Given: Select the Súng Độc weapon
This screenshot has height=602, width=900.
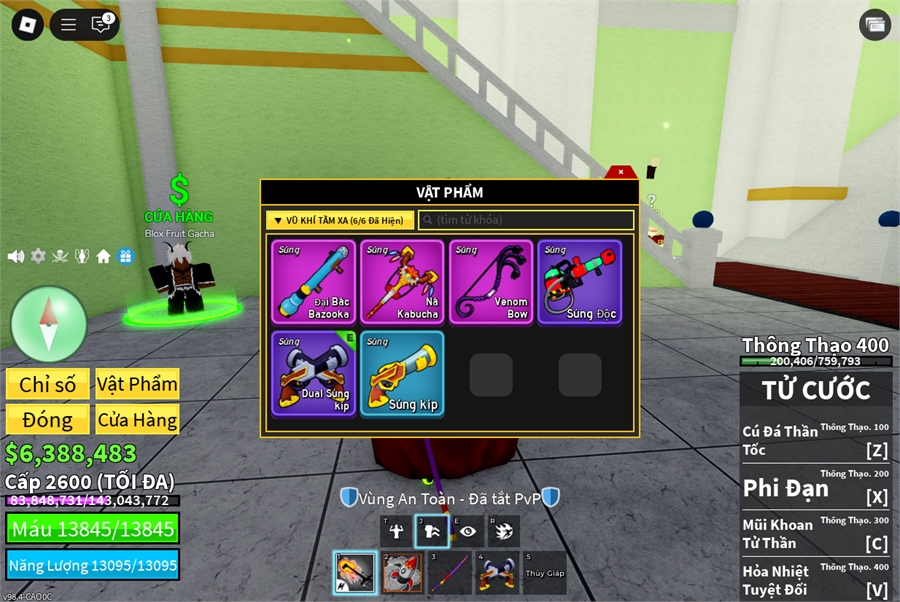Looking at the screenshot, I should 579,282.
